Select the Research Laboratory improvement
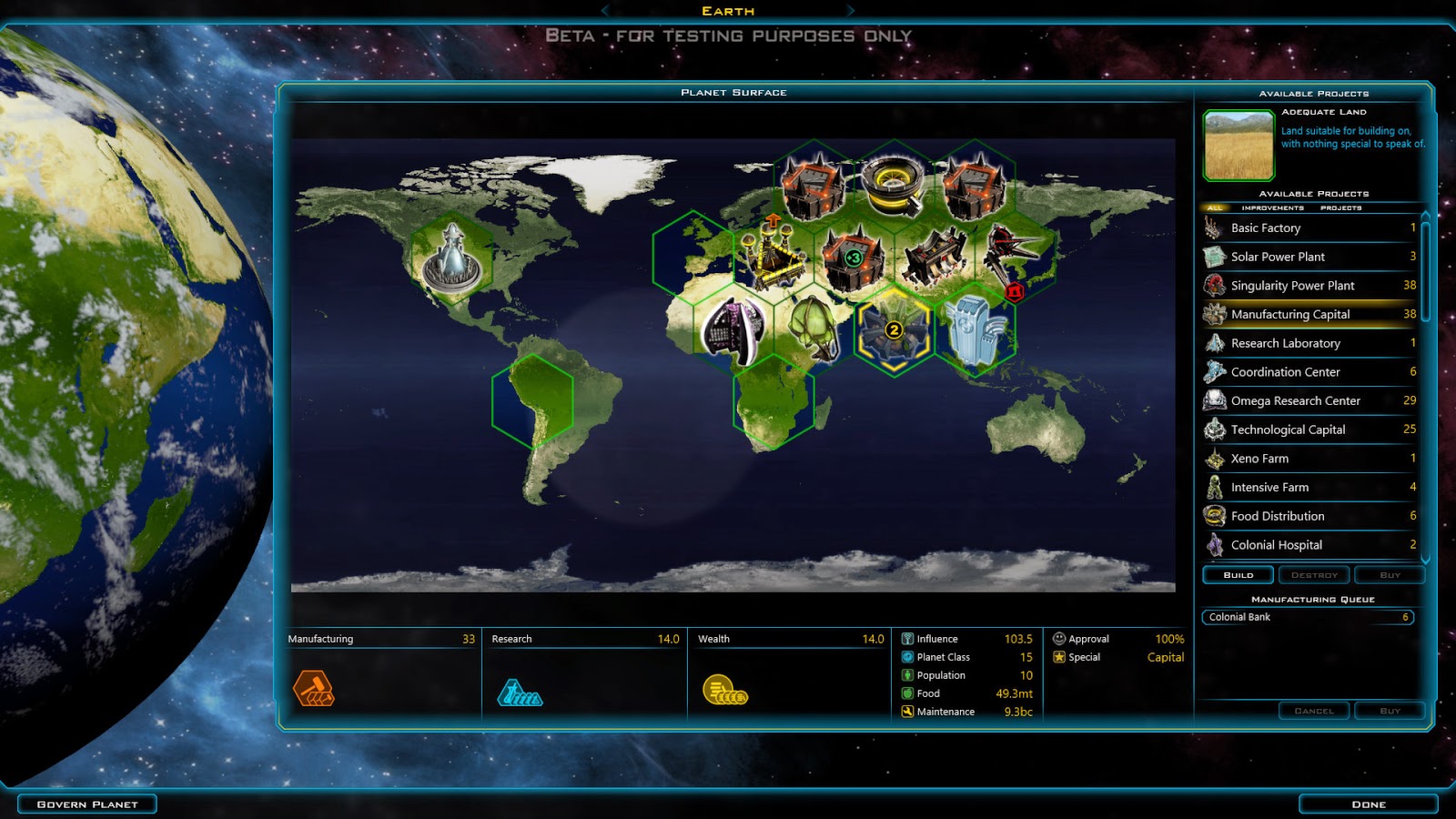The height and width of the screenshot is (819, 1456). (1310, 344)
